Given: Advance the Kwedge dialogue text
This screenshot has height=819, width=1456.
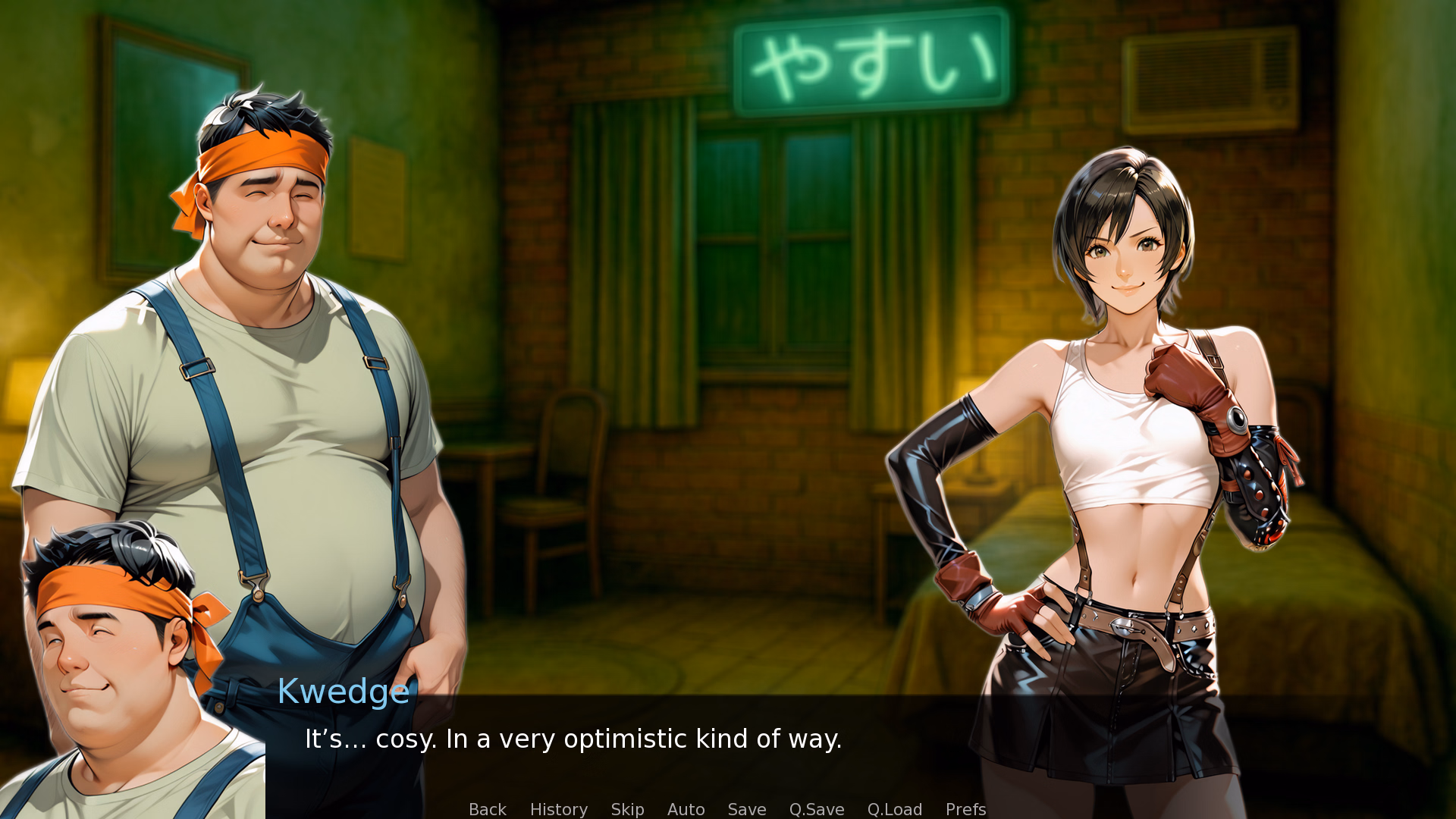Looking at the screenshot, I should click(x=573, y=739).
